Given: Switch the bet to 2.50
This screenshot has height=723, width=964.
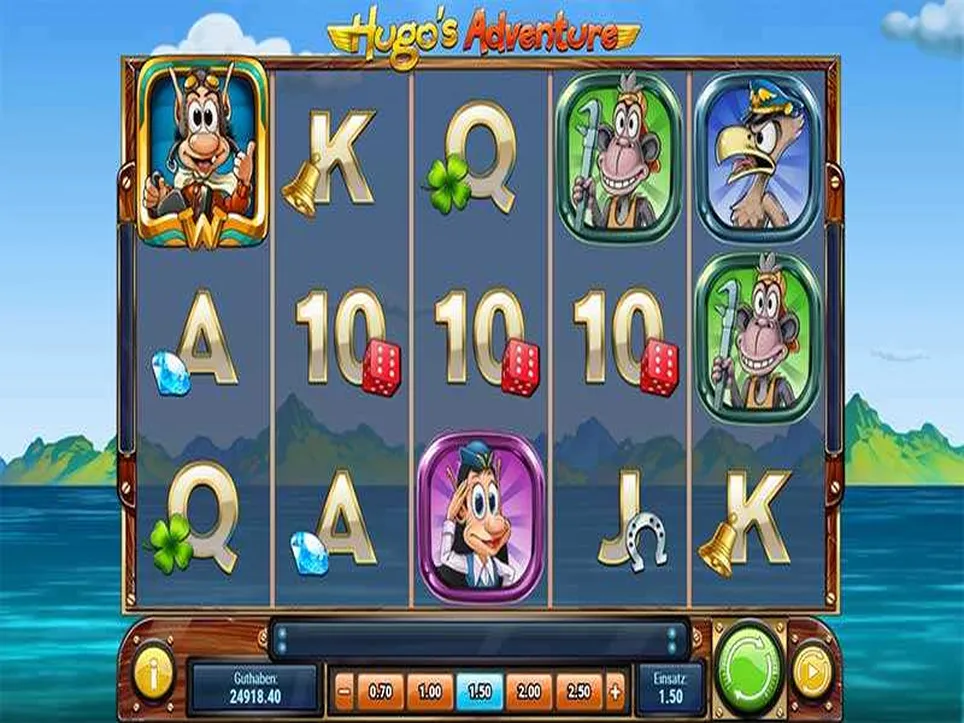Looking at the screenshot, I should (x=579, y=690).
